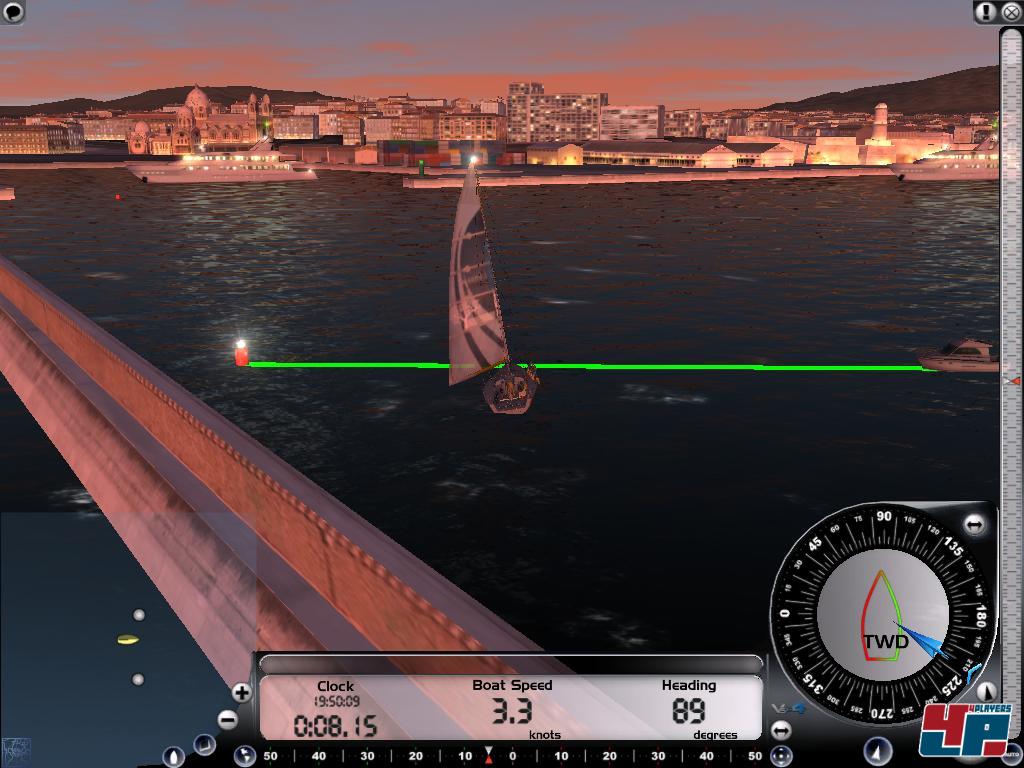This screenshot has width=1024, height=768.
Task: Toggle the double-arrow button above the compass
Action: coord(974,524)
